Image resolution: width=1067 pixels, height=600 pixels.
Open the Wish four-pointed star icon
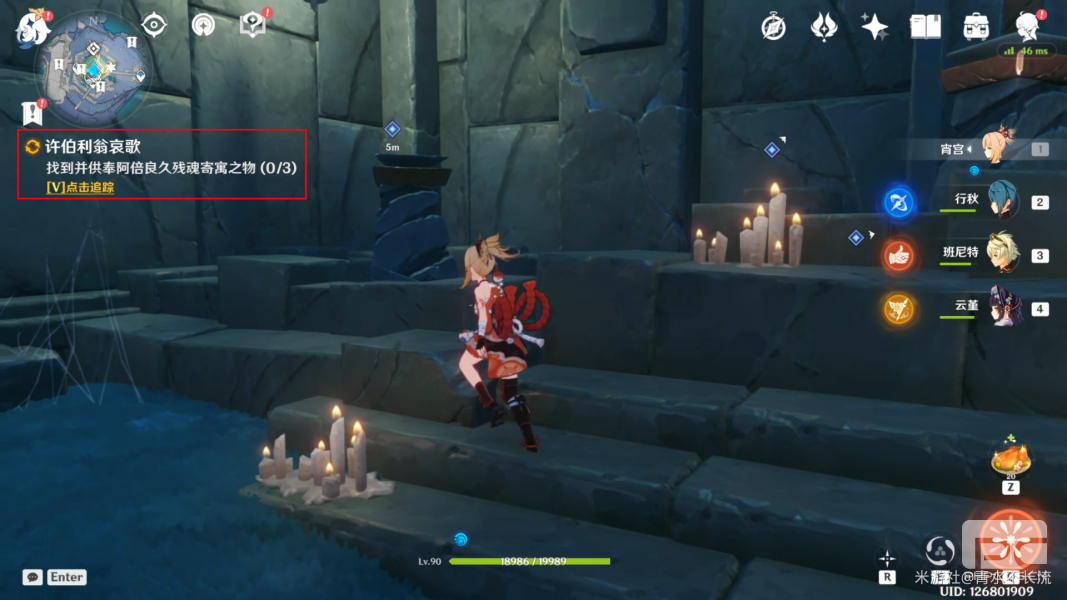pos(874,27)
